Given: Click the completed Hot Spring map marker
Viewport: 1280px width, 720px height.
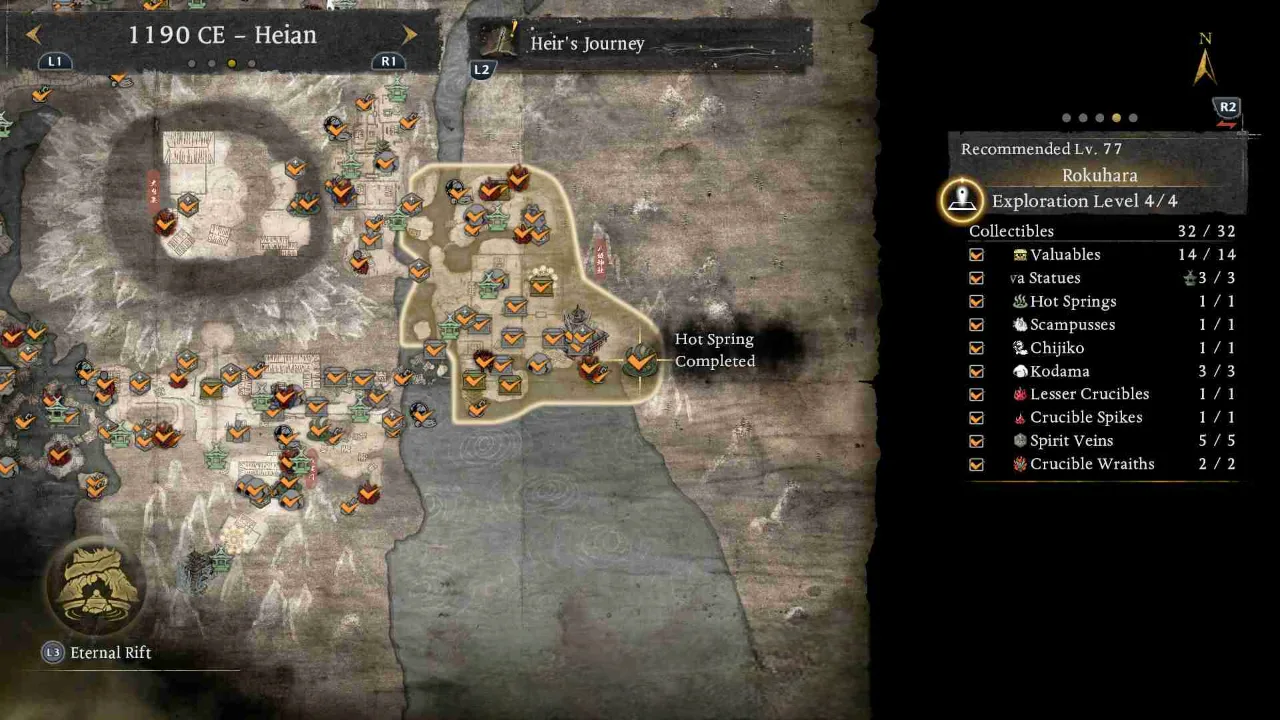Looking at the screenshot, I should (638, 360).
